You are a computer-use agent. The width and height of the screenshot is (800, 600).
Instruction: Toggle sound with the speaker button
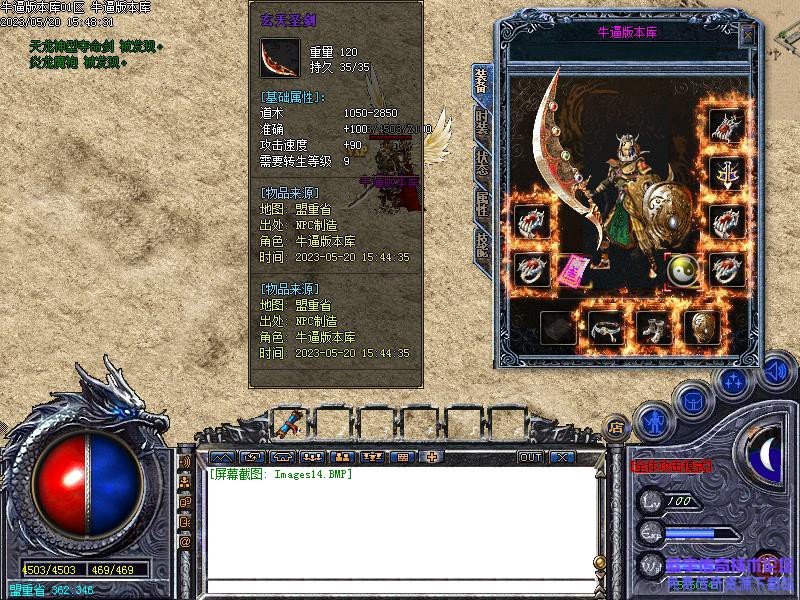point(775,372)
